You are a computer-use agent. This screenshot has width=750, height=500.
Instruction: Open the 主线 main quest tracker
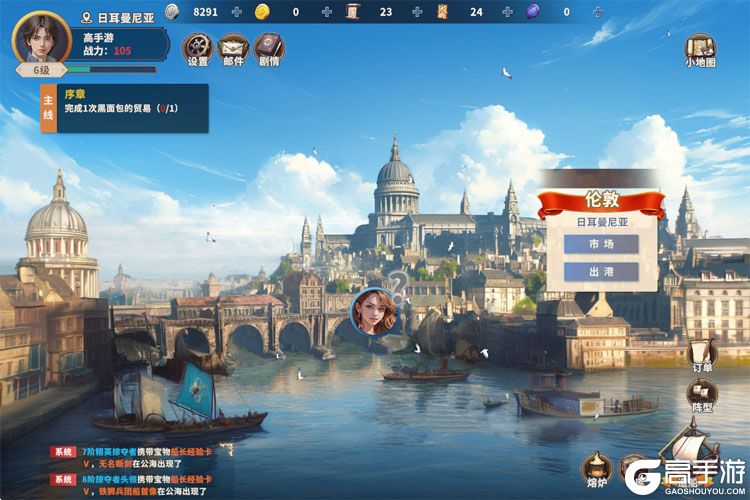124,108
